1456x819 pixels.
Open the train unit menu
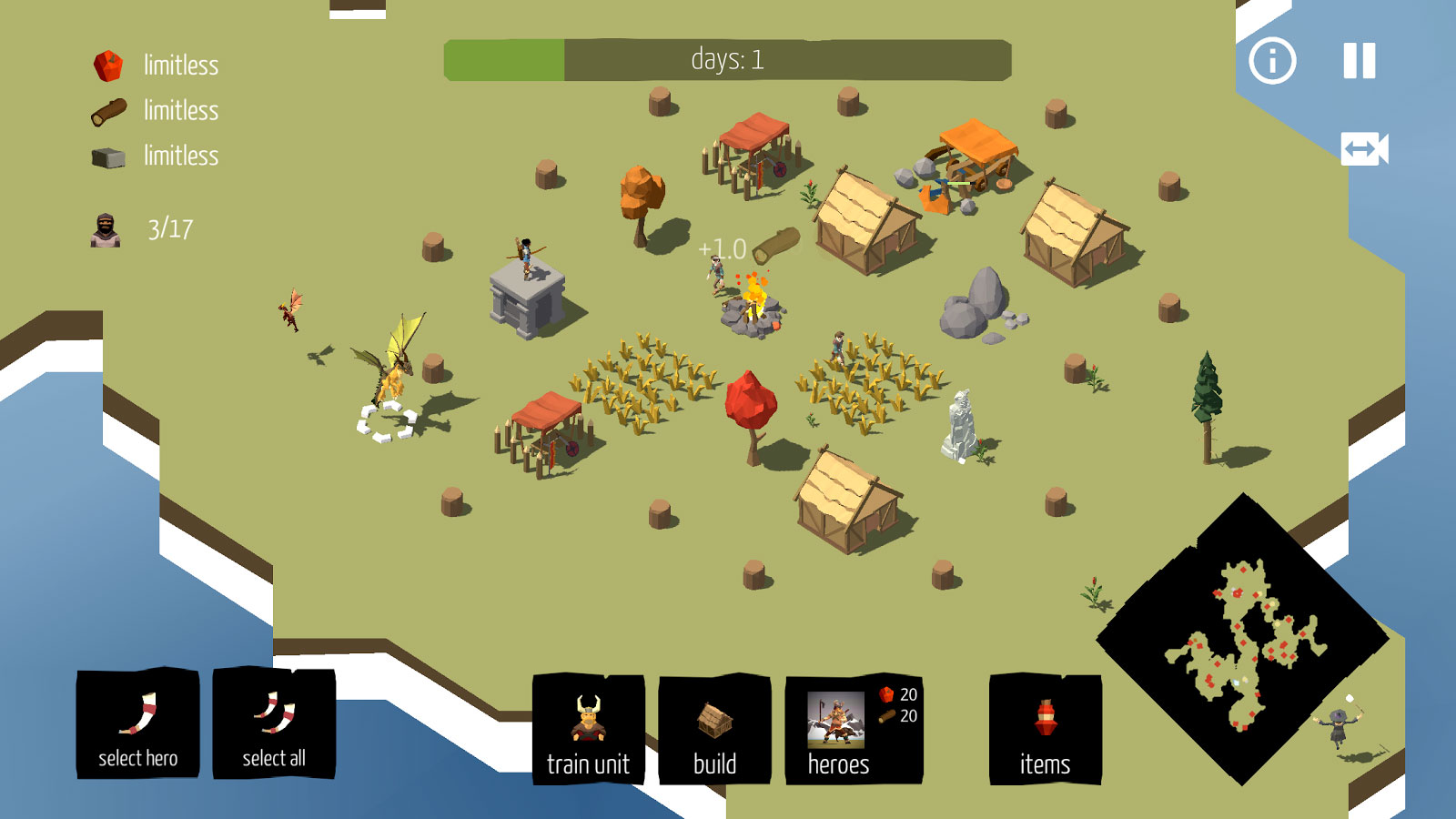click(x=588, y=730)
